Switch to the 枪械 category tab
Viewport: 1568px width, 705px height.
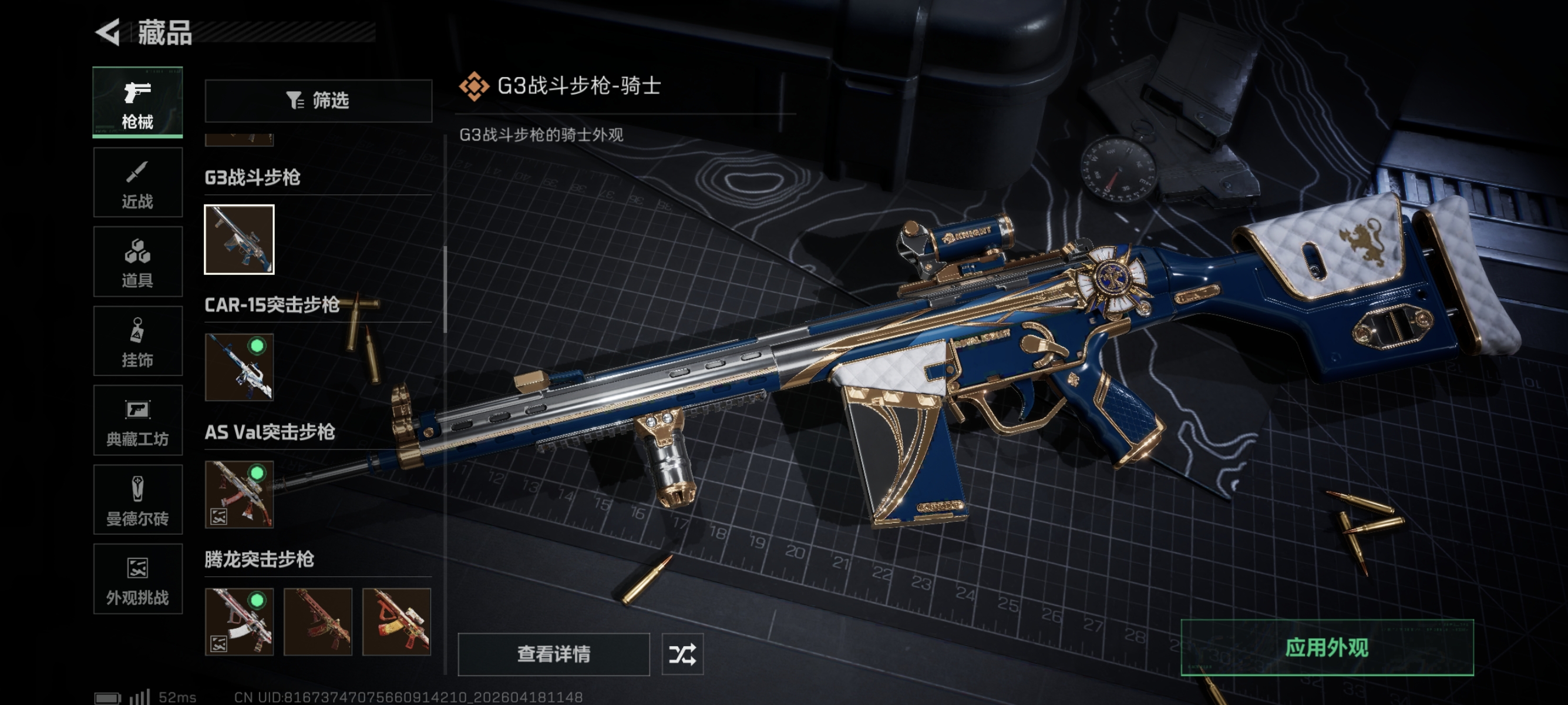tap(137, 102)
